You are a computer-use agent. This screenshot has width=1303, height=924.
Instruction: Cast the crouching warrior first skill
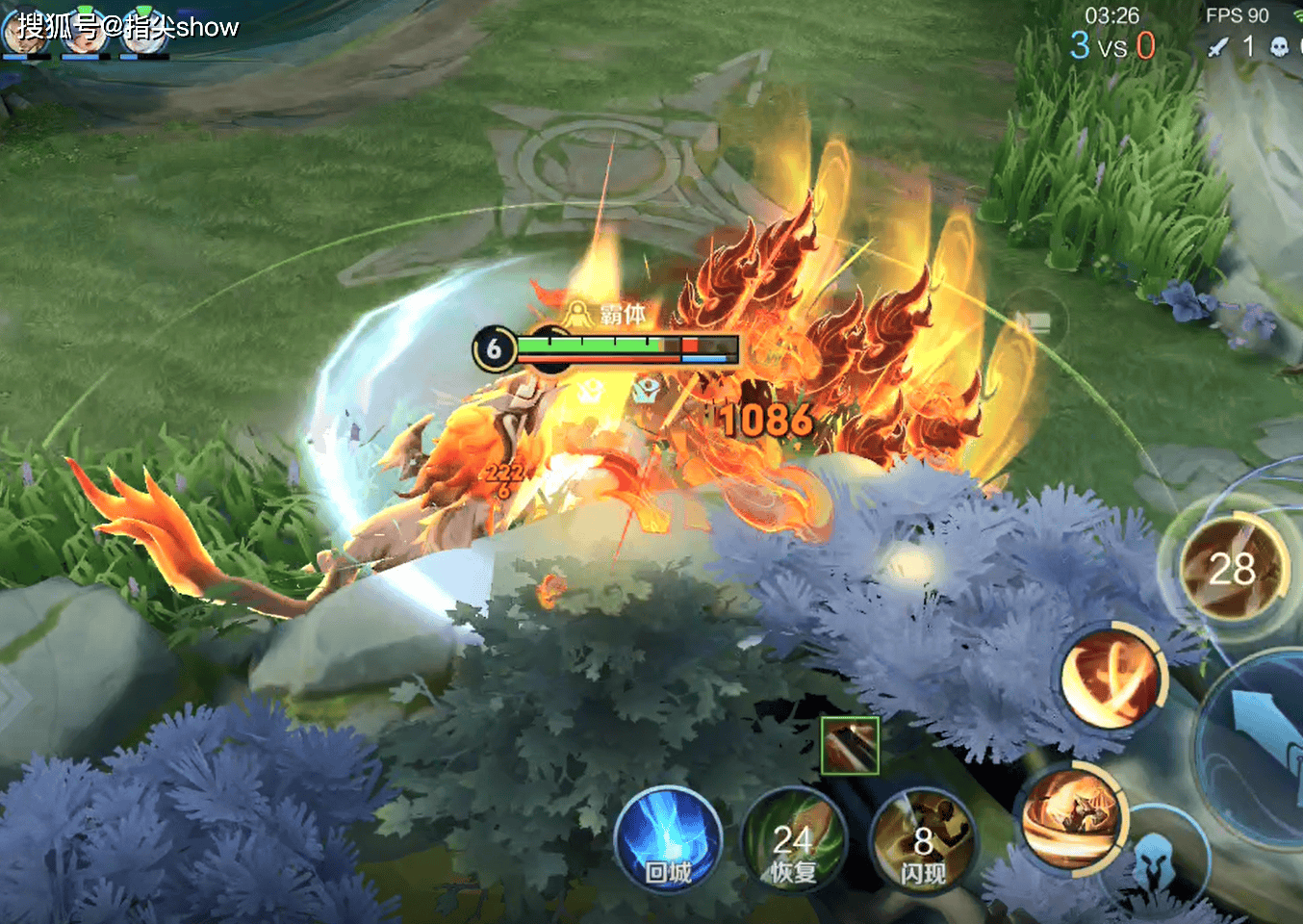click(x=1074, y=818)
